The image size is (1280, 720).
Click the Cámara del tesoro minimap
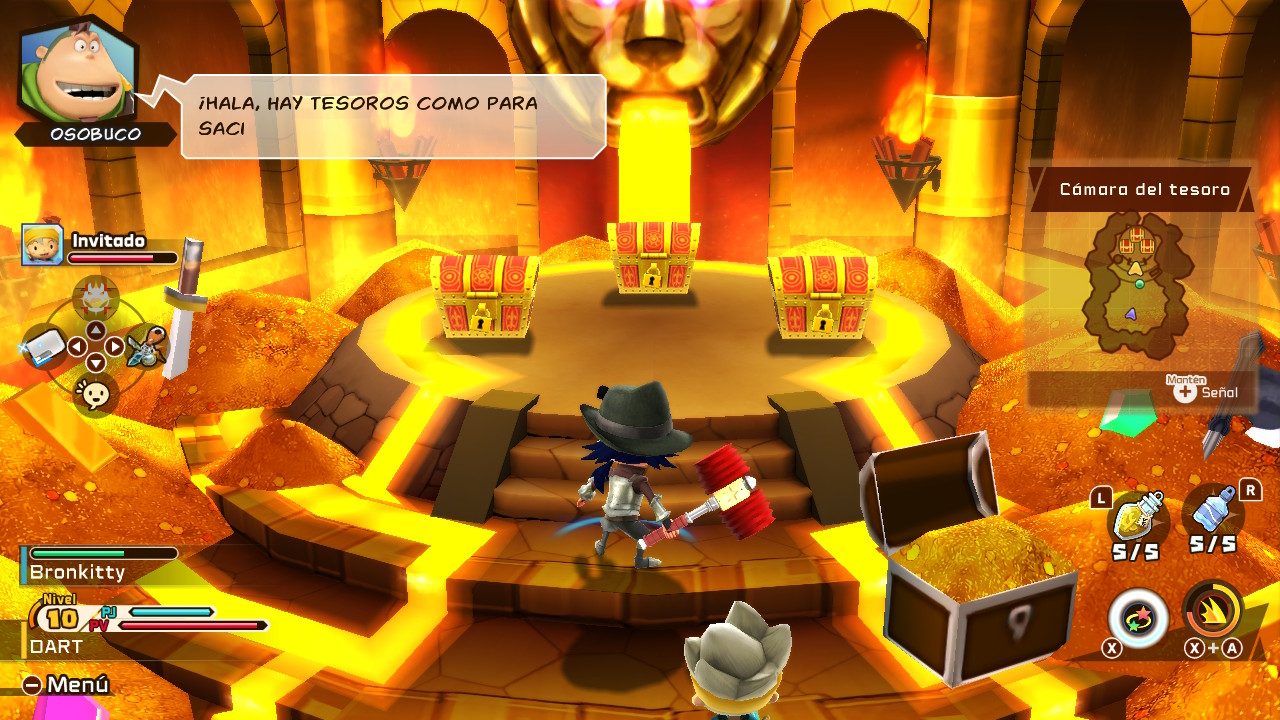1139,285
